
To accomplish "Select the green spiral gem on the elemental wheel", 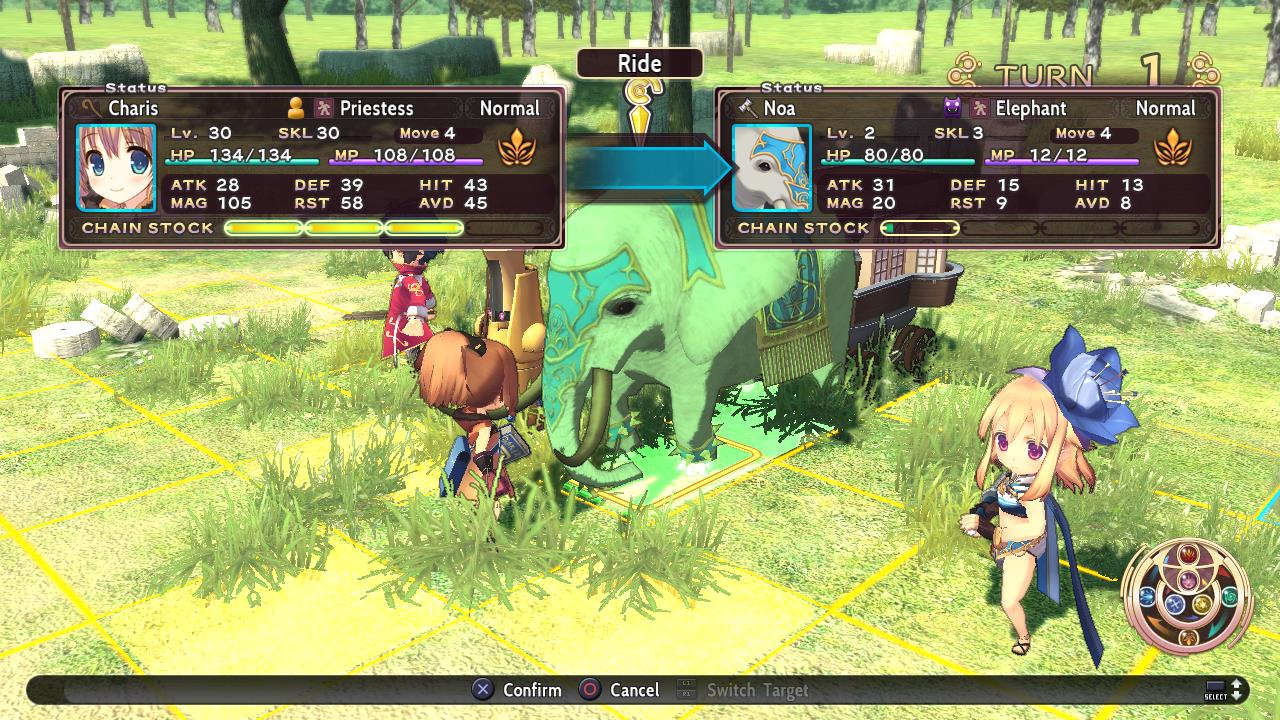I will pos(1228,596).
